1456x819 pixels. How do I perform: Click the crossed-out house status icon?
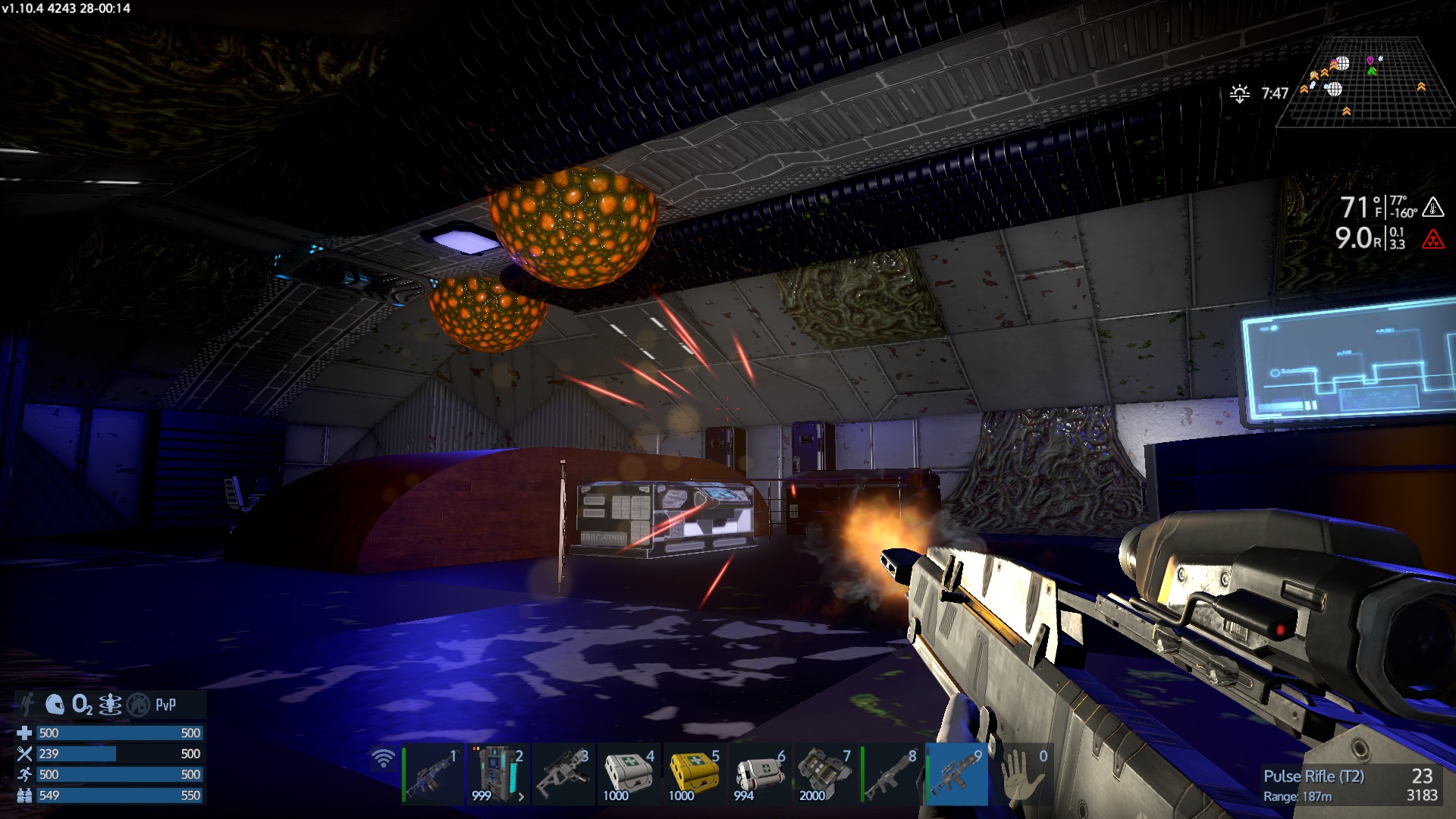click(x=138, y=705)
